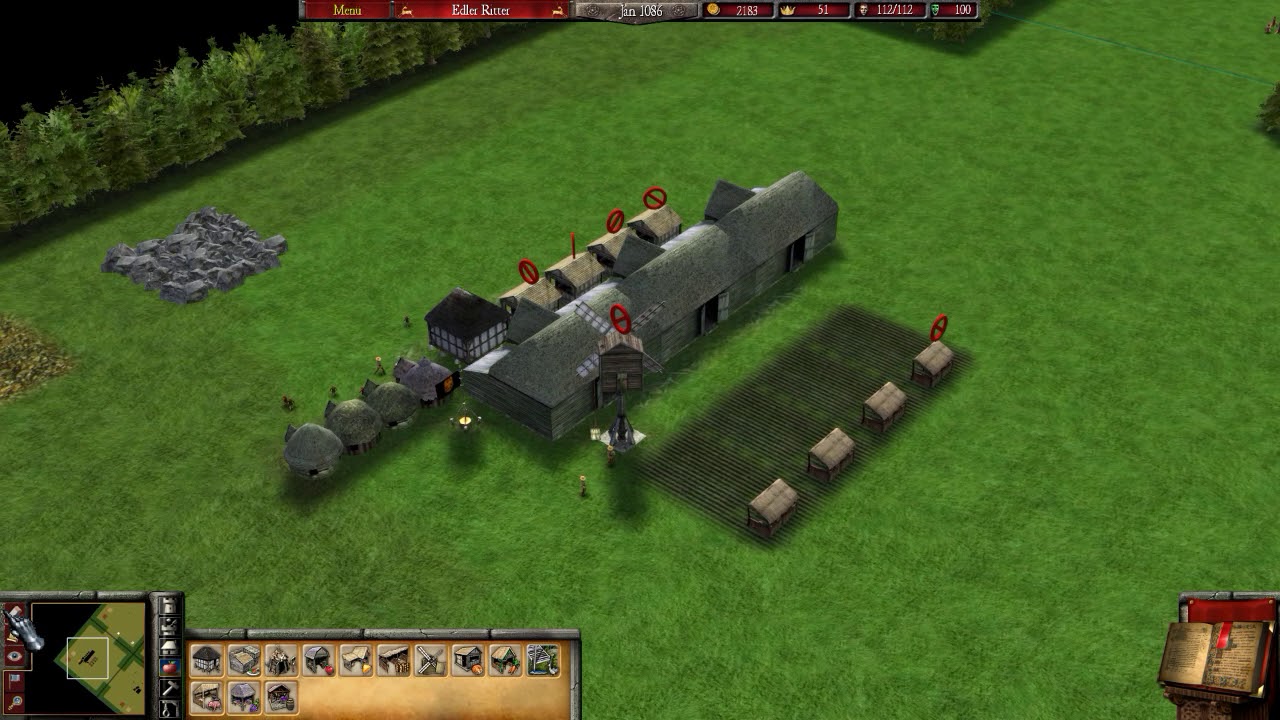
Task: Pick the windmill building icon
Action: (430, 660)
